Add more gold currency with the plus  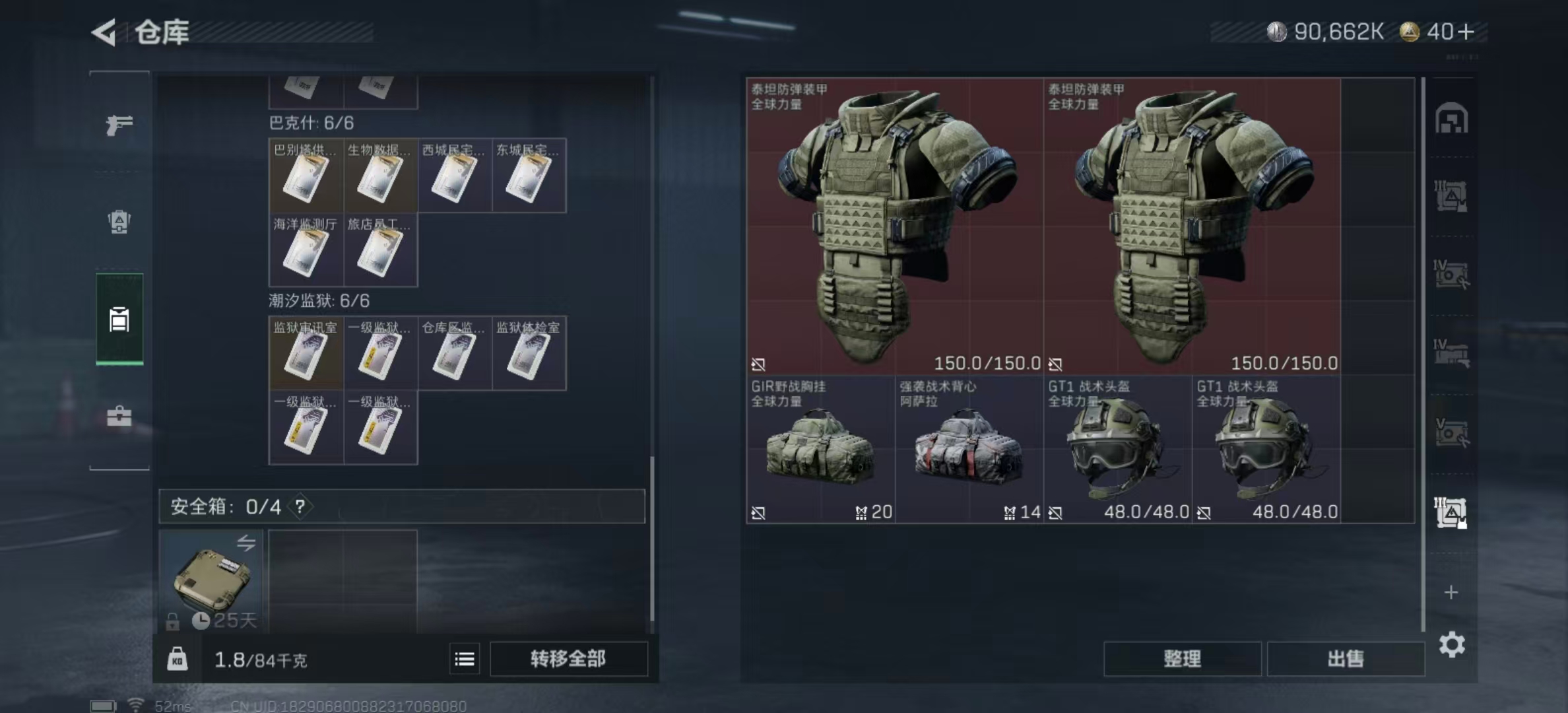pyautogui.click(x=1466, y=32)
